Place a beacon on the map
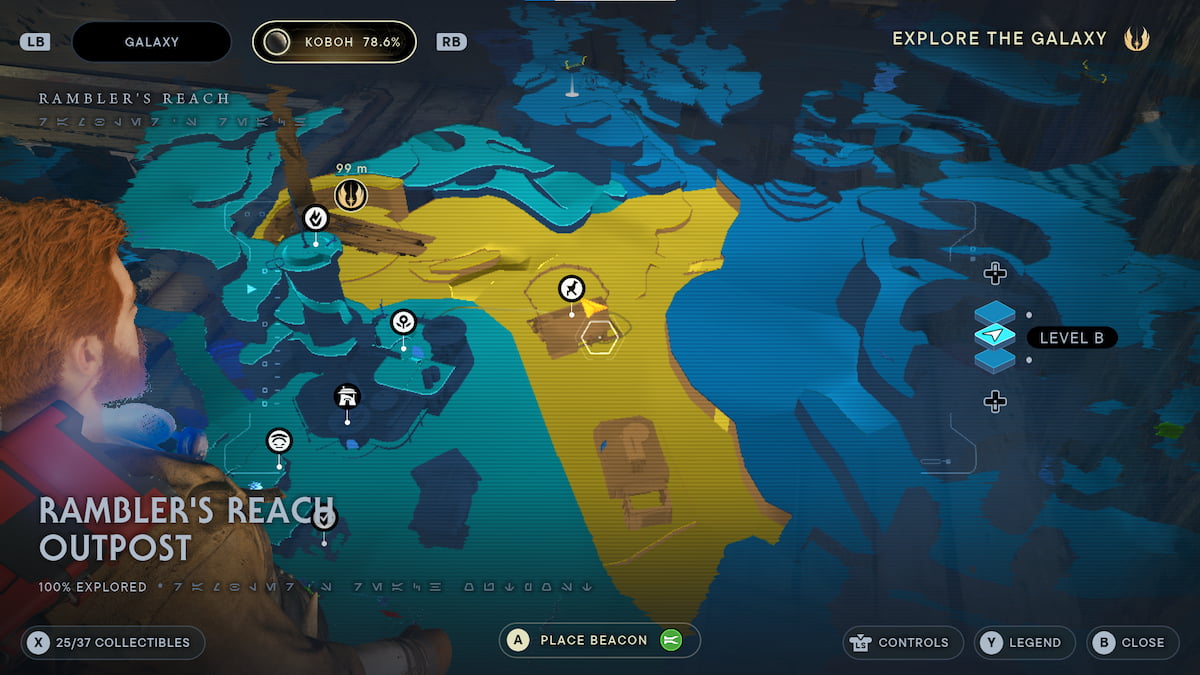The image size is (1200, 675). point(599,641)
